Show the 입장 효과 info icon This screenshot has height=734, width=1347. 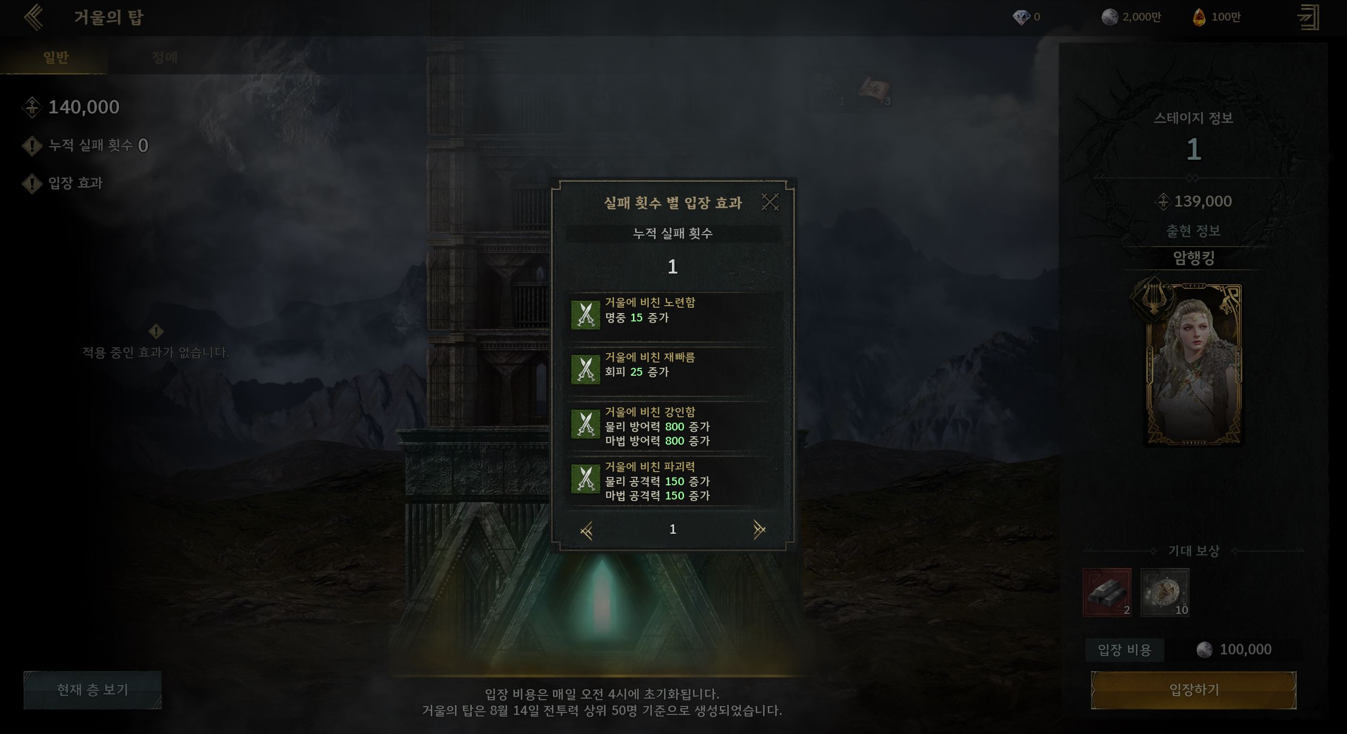tap(32, 184)
